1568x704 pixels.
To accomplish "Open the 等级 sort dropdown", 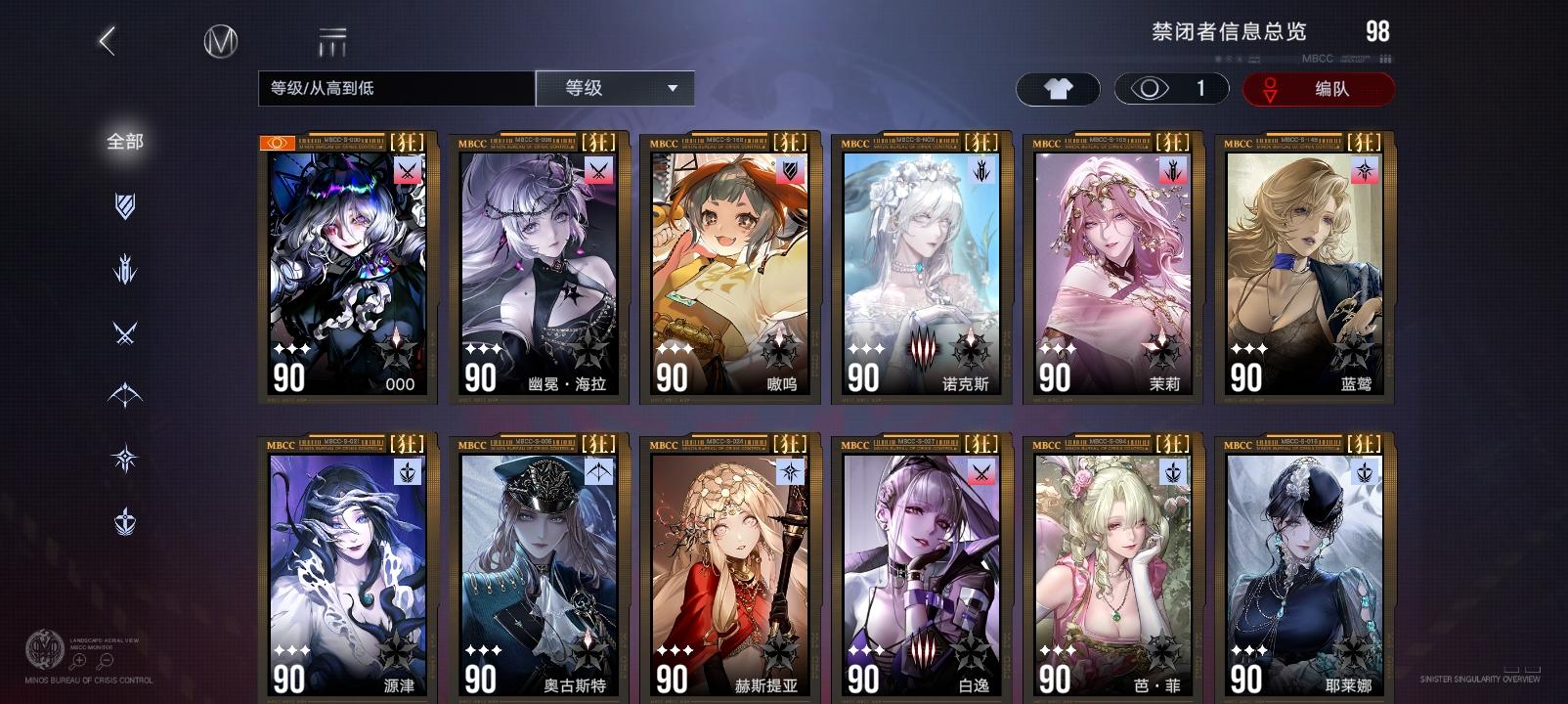I will click(x=615, y=88).
